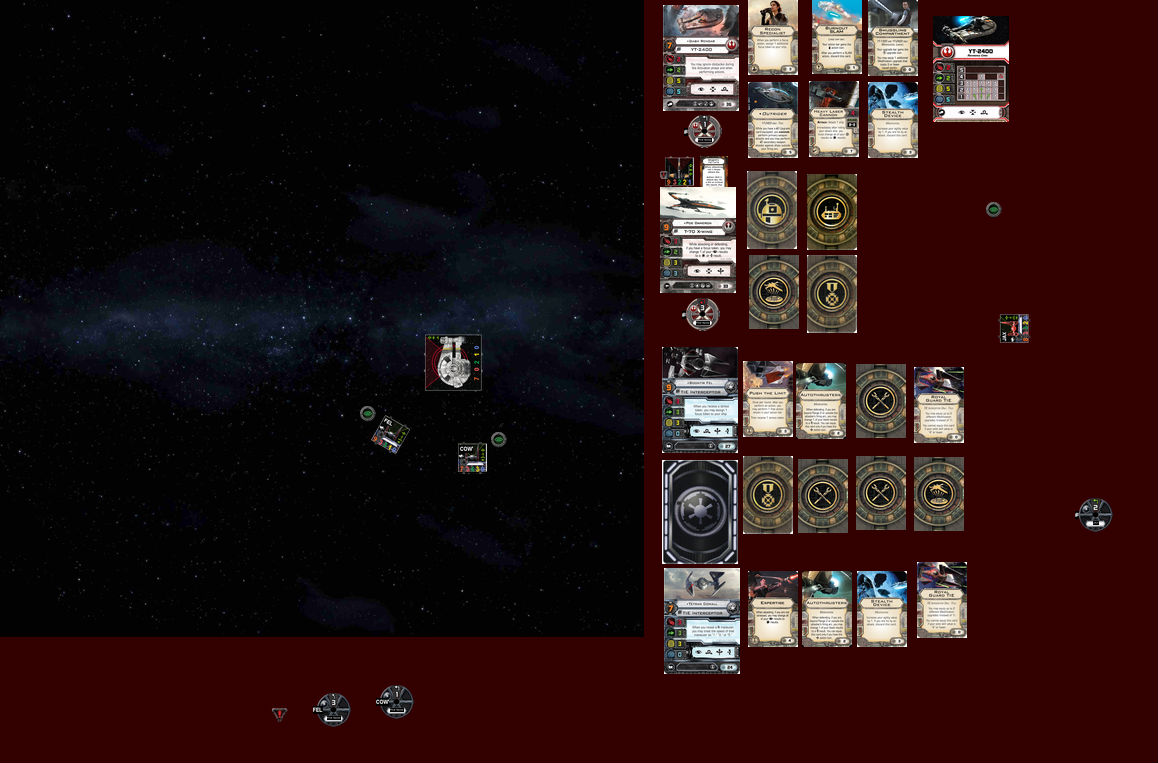
Task: Select the FEL ship token on the board
Action: coord(391,435)
